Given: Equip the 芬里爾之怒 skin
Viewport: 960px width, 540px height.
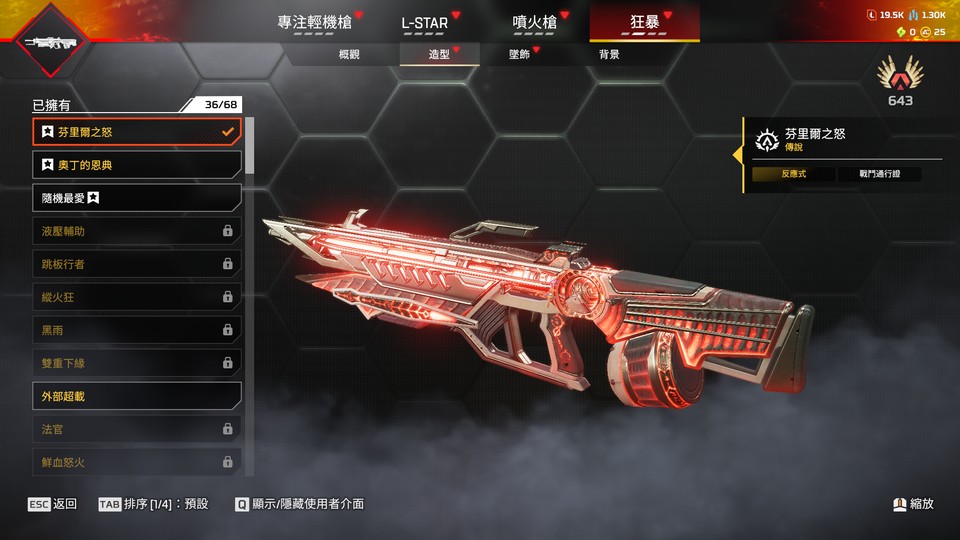Looking at the screenshot, I should (x=137, y=131).
